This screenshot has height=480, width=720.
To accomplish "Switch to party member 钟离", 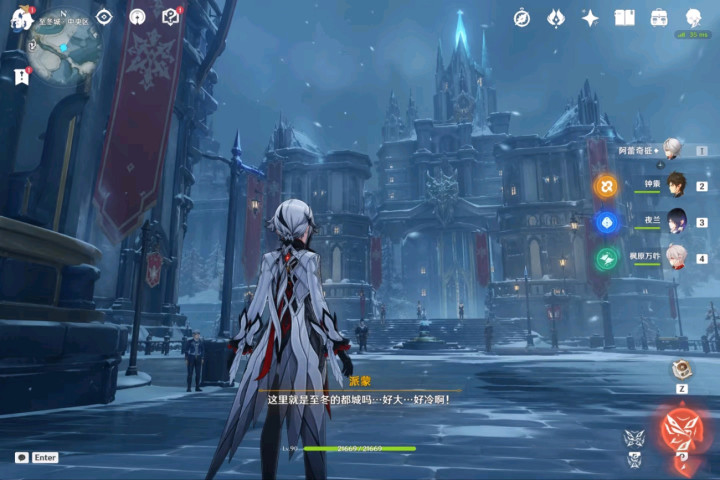I will 676,186.
